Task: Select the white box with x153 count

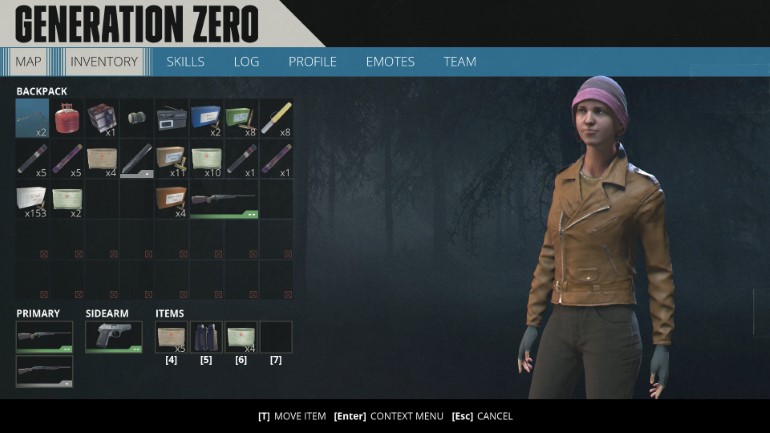Action: (x=32, y=199)
